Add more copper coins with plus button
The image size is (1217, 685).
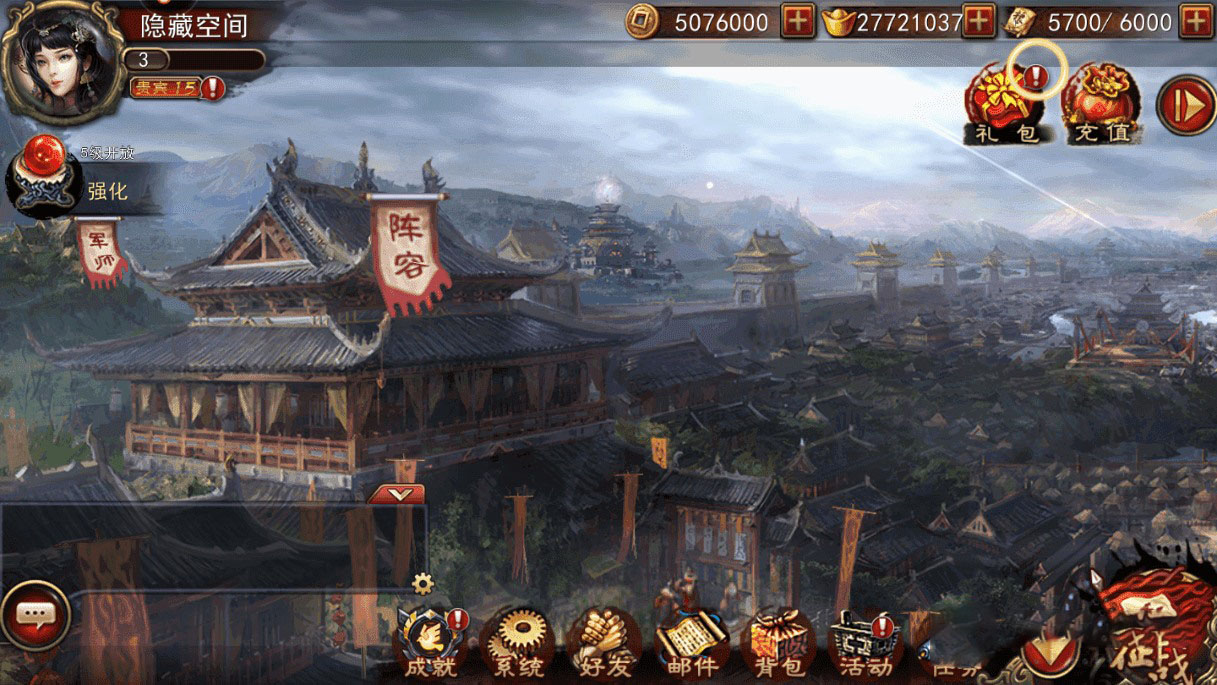(797, 22)
